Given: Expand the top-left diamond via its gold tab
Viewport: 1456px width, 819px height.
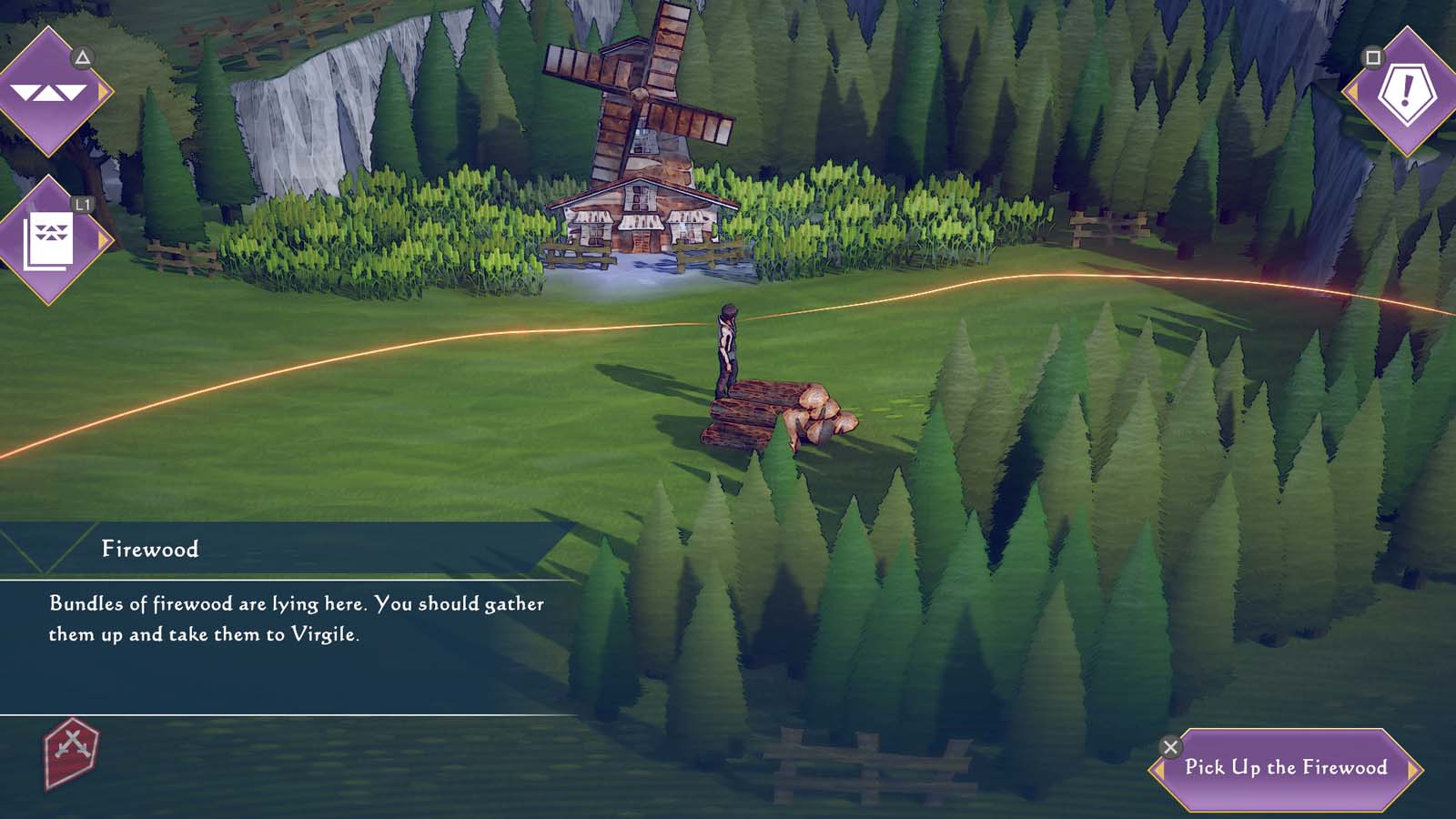Looking at the screenshot, I should point(104,91).
